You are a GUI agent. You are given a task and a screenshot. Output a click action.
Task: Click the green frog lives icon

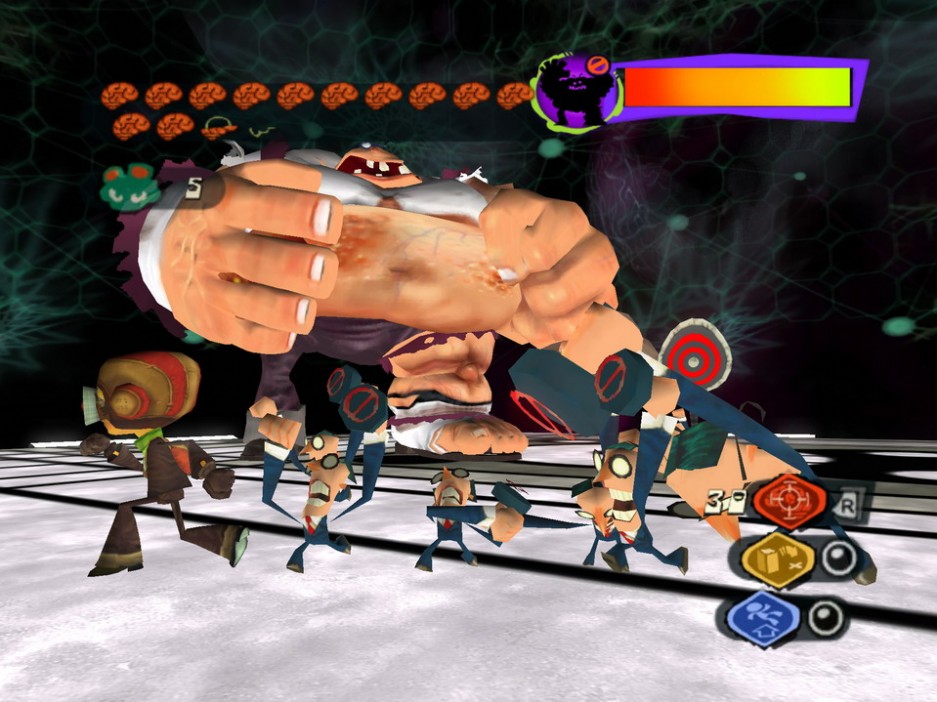[x=129, y=186]
